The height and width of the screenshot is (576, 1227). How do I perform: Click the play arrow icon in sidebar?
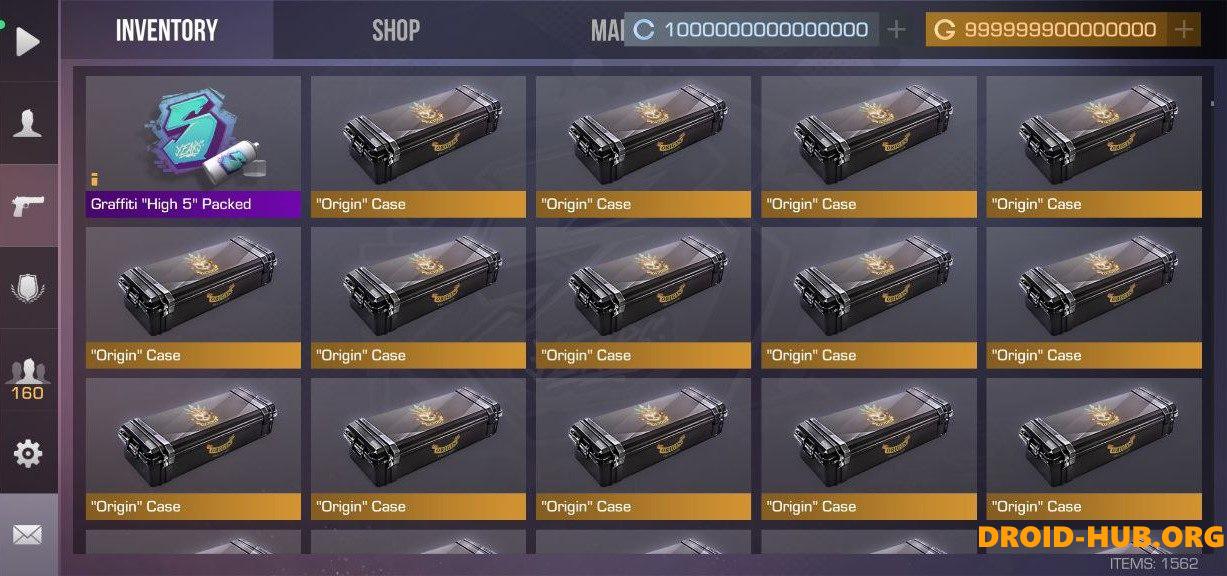[28, 41]
